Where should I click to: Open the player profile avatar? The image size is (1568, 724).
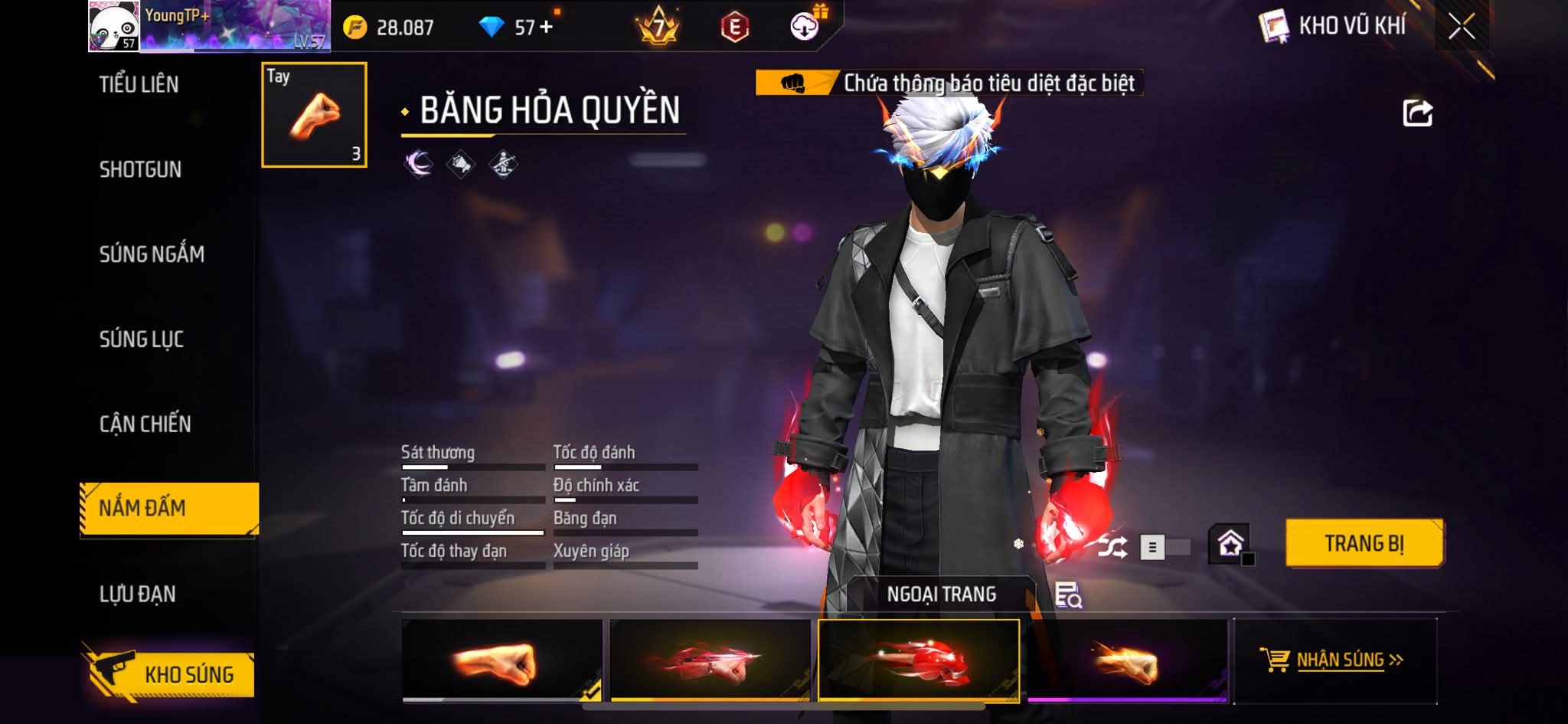tap(113, 26)
